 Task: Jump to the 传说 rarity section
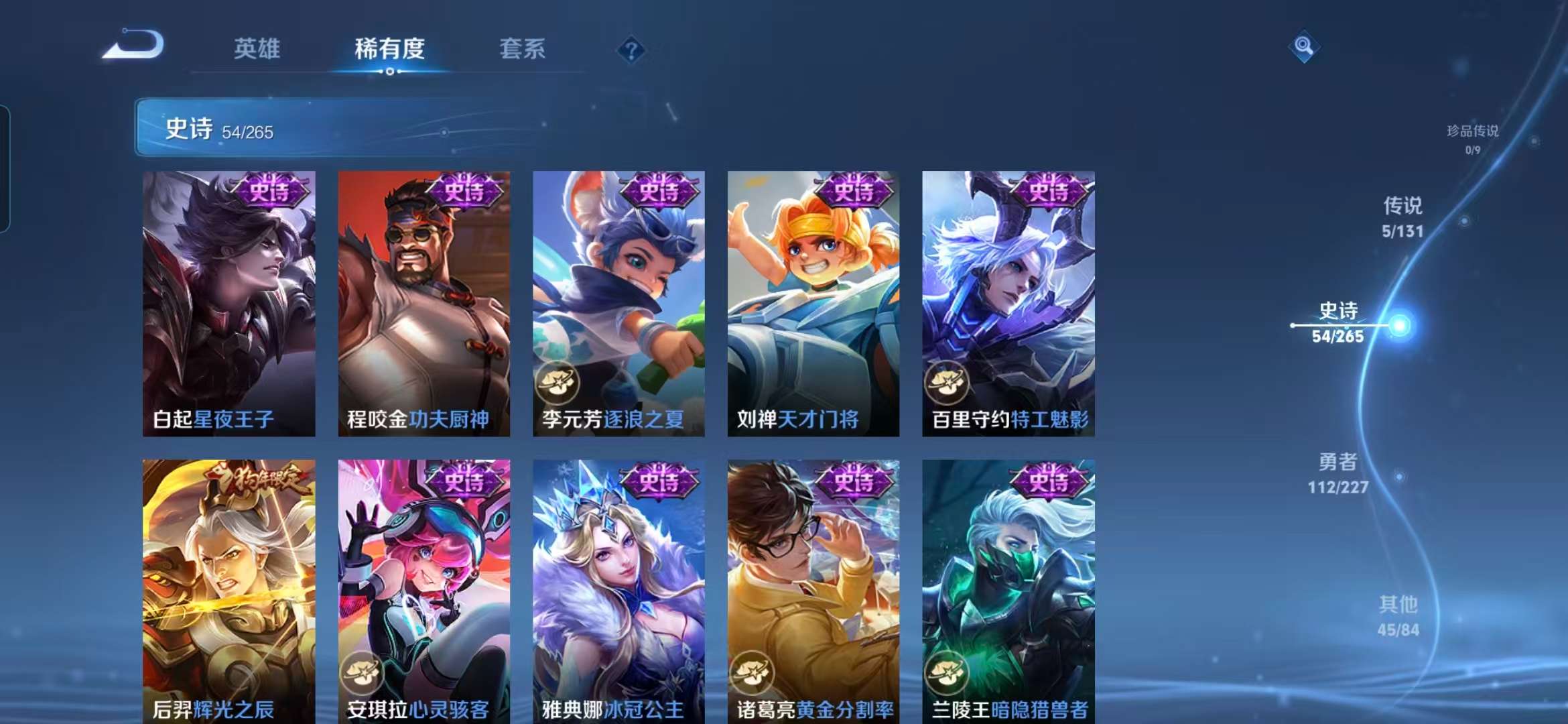pyautogui.click(x=1402, y=216)
